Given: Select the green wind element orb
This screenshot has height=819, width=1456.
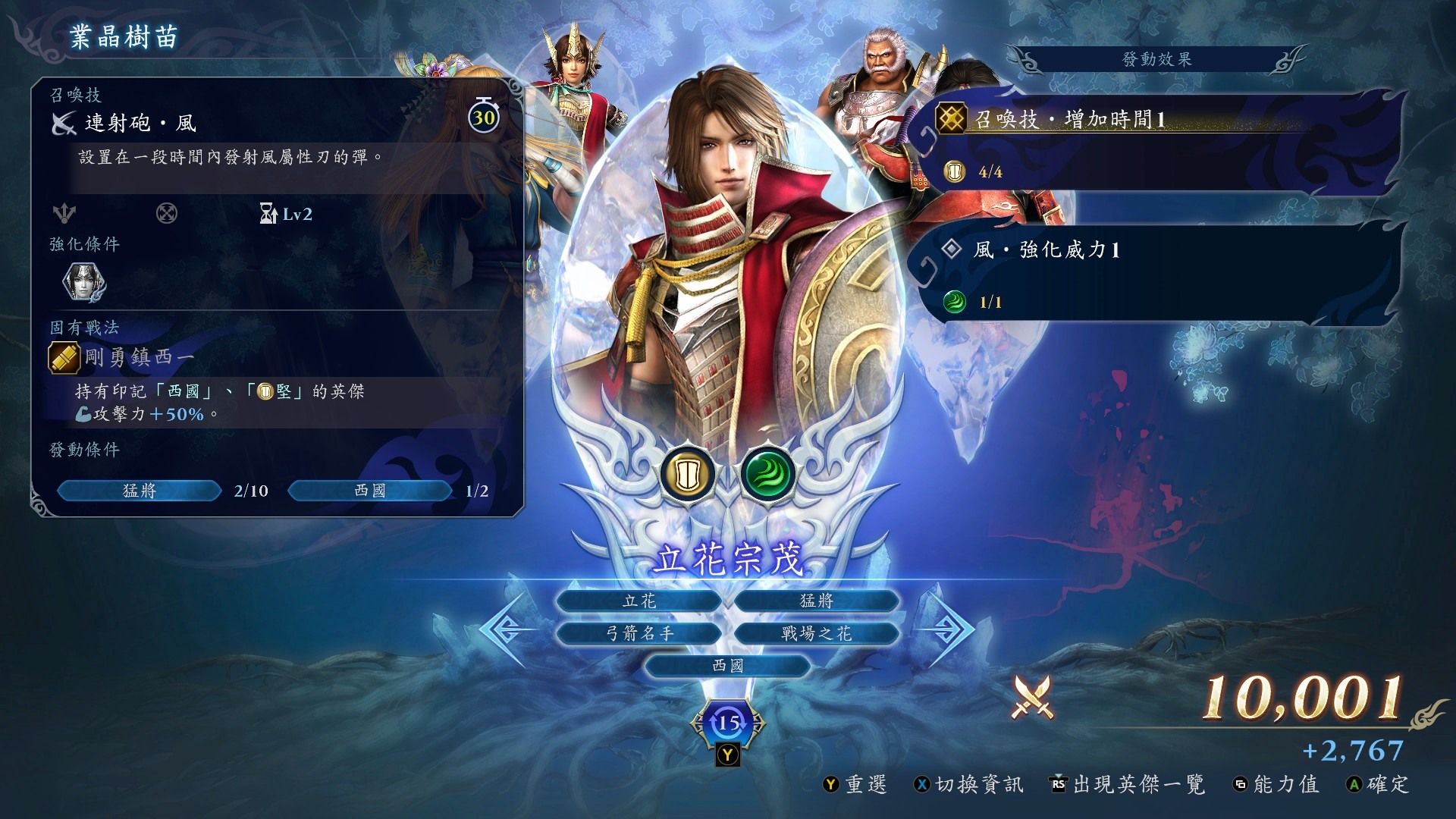Looking at the screenshot, I should [x=768, y=474].
